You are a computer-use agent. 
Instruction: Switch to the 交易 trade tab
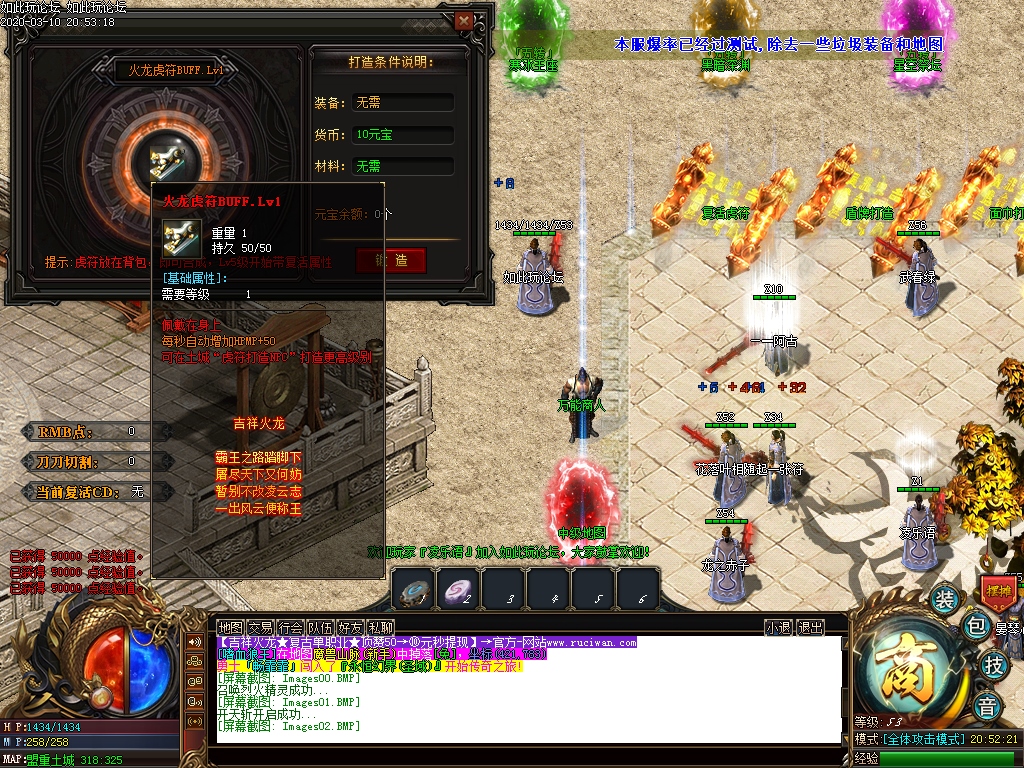(x=261, y=627)
